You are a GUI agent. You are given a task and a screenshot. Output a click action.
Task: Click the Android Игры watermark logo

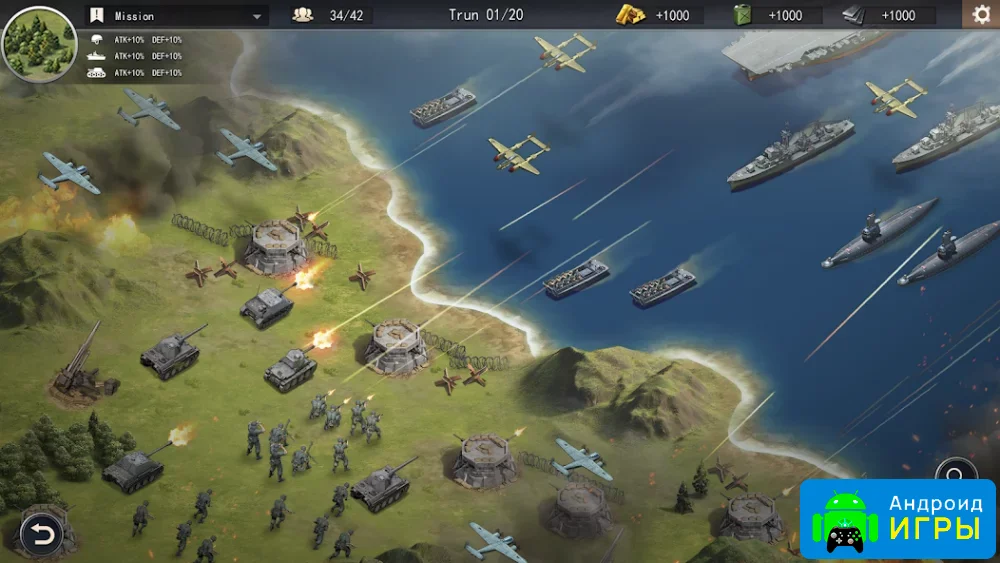click(x=897, y=519)
